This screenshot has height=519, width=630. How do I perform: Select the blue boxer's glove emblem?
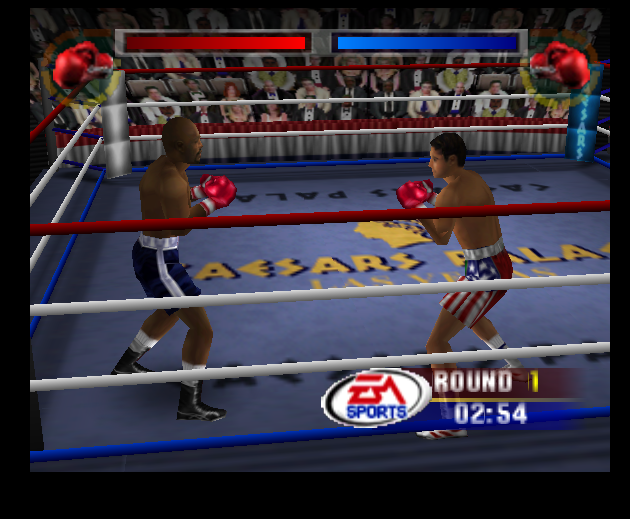pyautogui.click(x=561, y=65)
